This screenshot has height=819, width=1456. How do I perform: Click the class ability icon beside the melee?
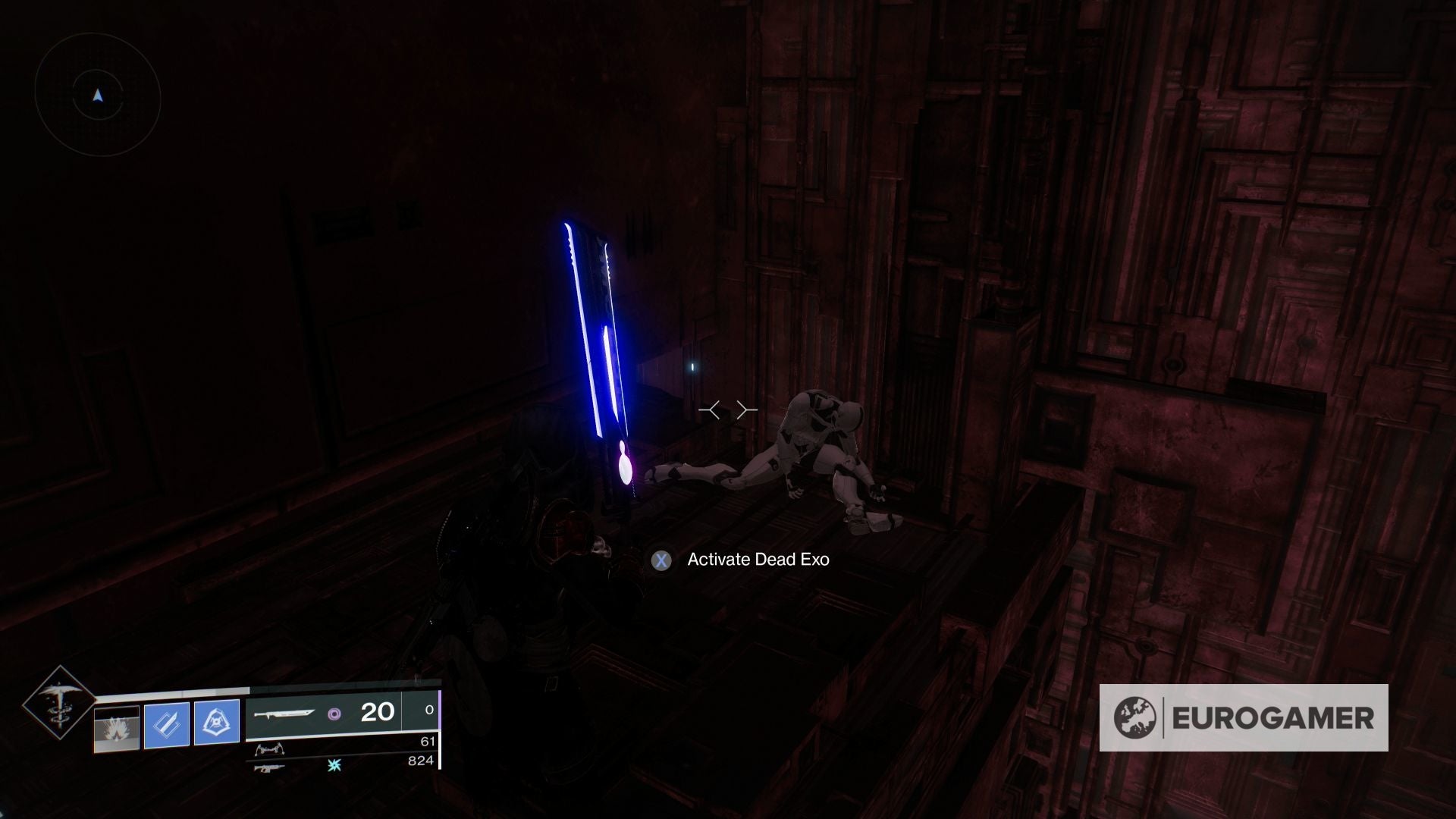[x=218, y=722]
